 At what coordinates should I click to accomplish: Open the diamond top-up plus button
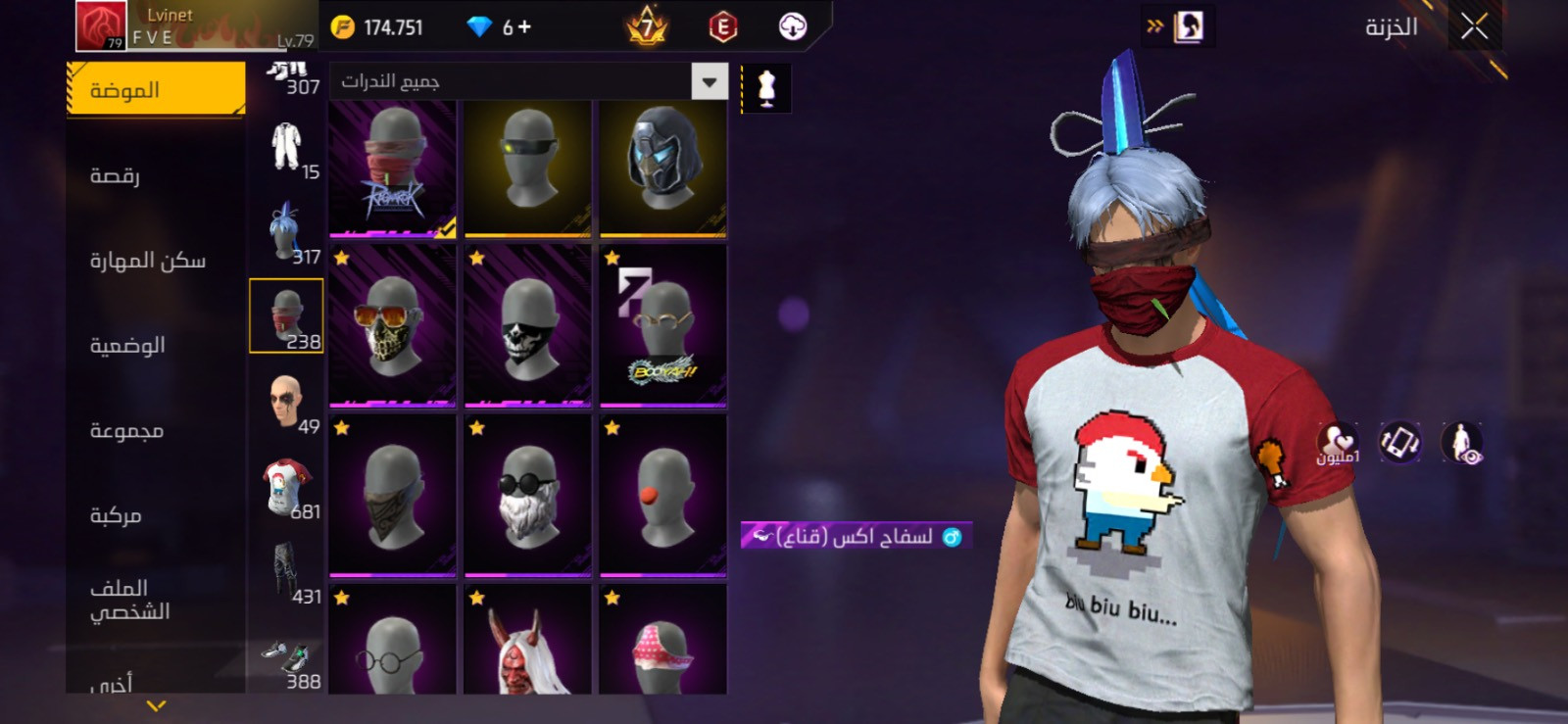(524, 27)
